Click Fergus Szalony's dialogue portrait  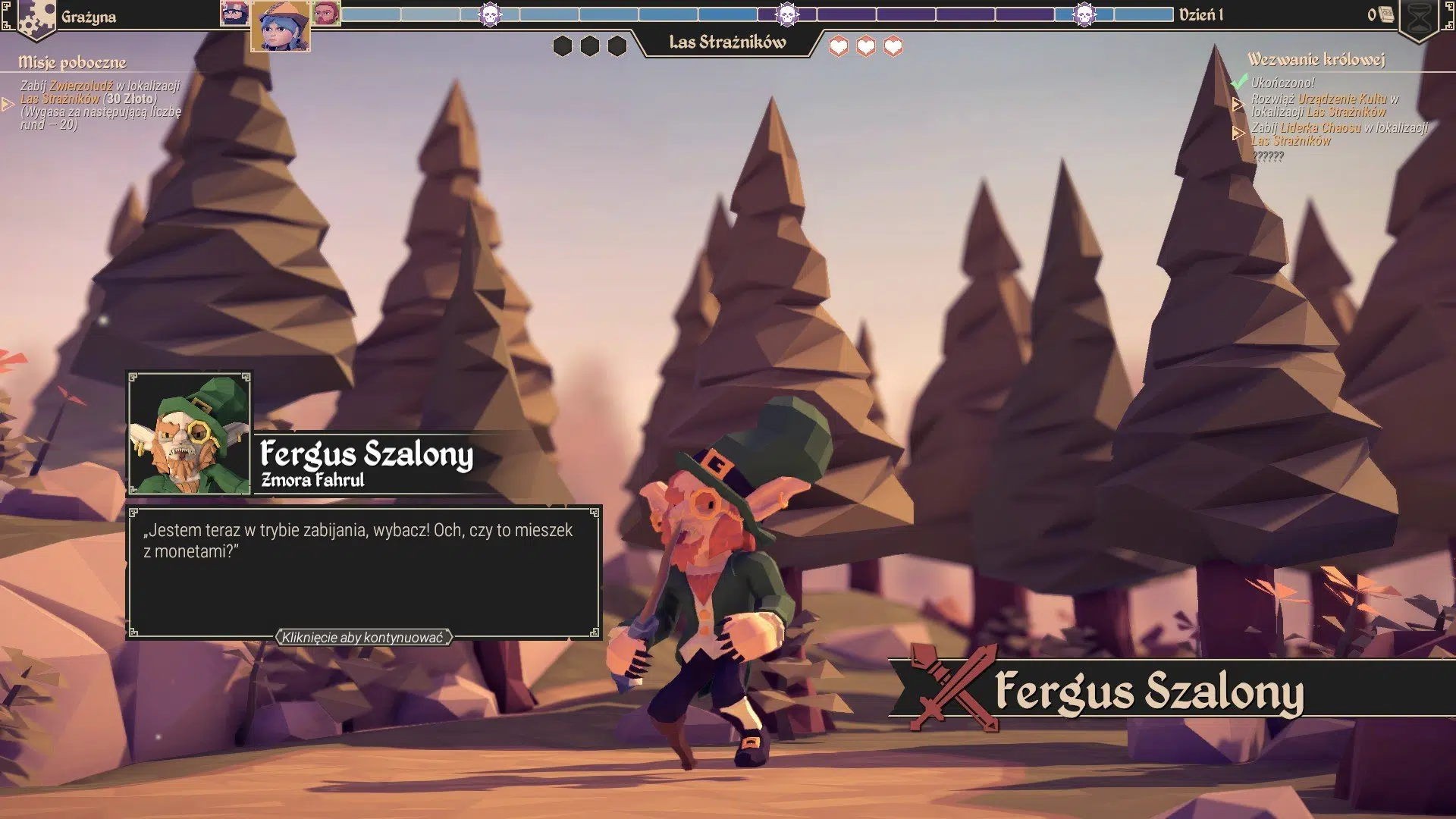tap(189, 434)
